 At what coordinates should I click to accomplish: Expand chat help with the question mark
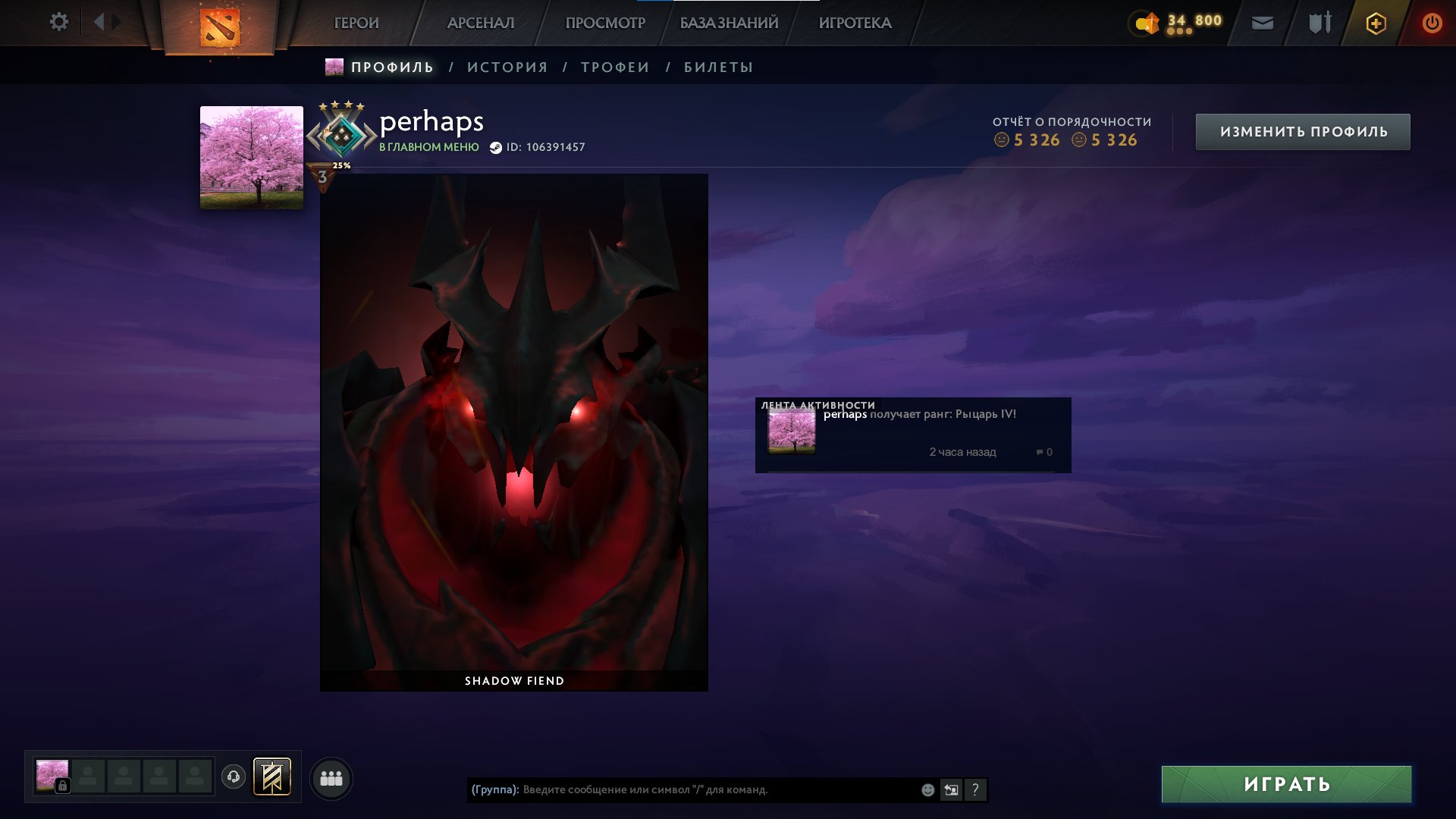tap(976, 789)
